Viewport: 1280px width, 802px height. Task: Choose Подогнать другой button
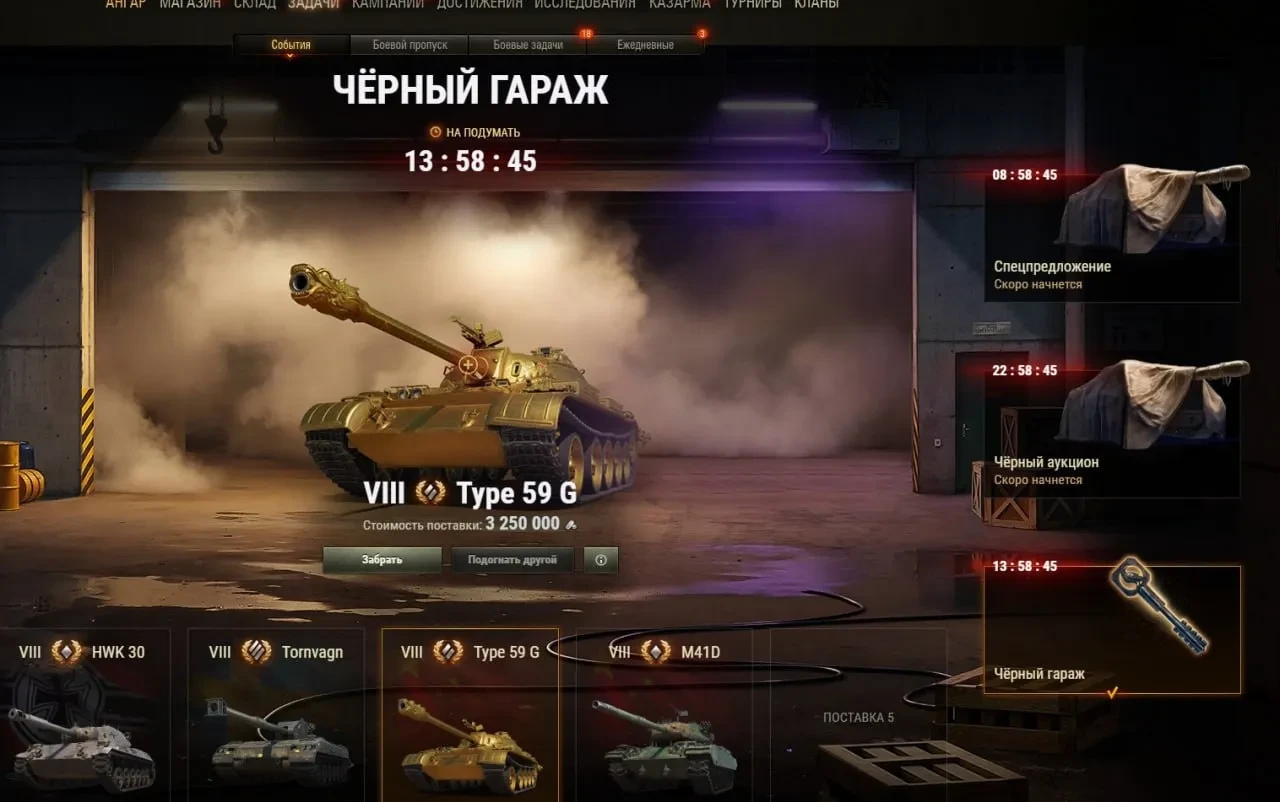[512, 560]
